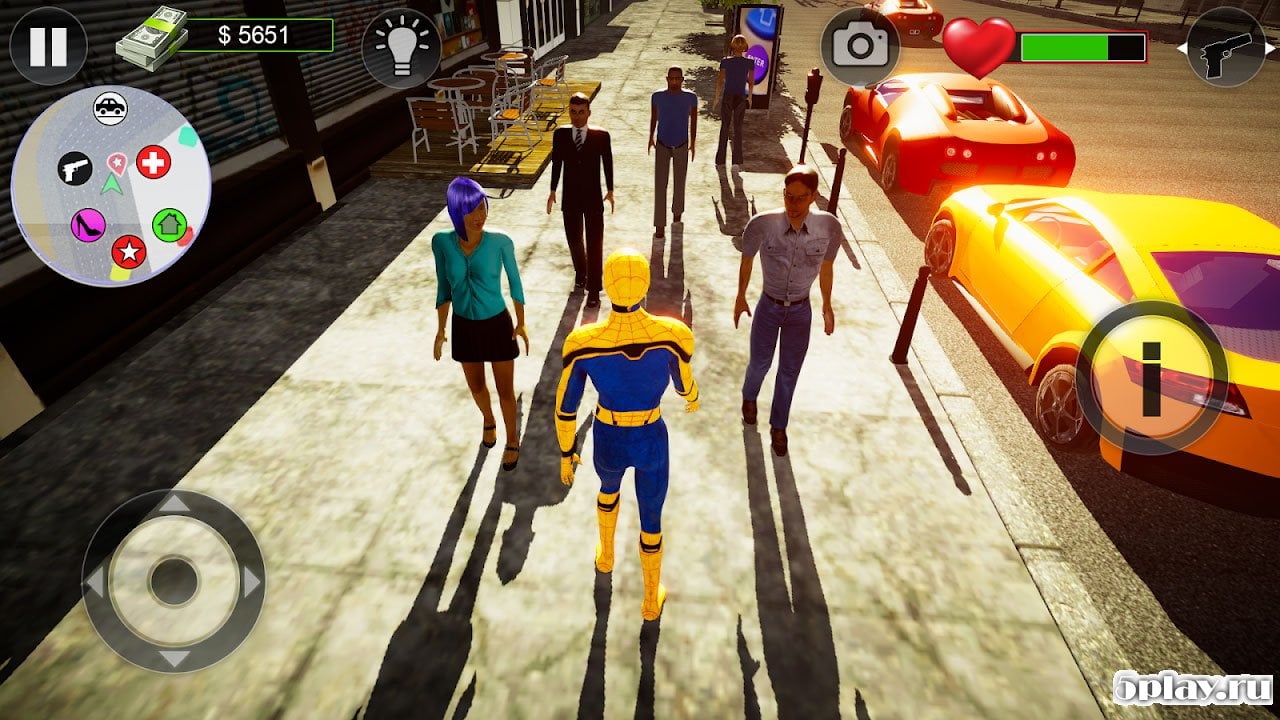
Task: Click the cash stack money icon
Action: pos(152,42)
